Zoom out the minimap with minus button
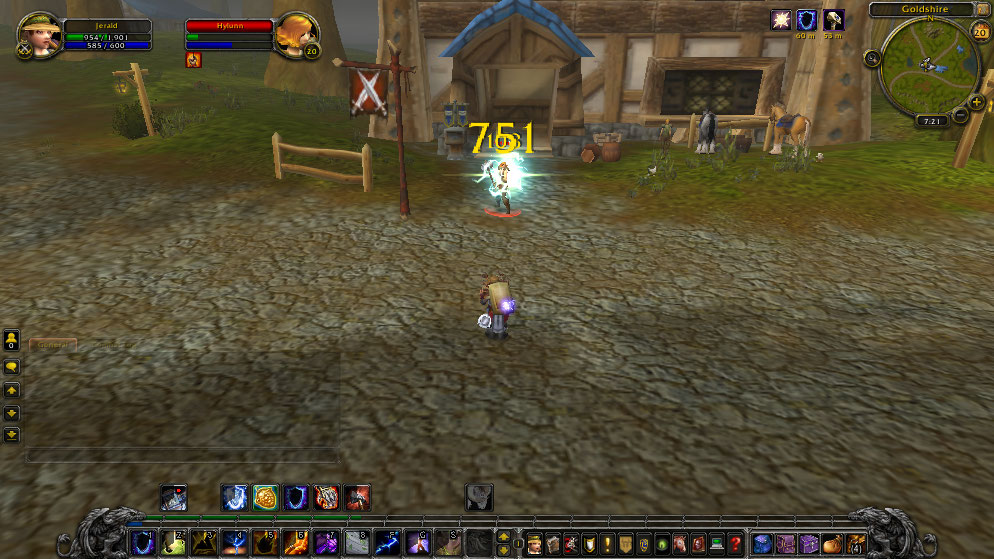The width and height of the screenshot is (994, 559). tap(961, 115)
